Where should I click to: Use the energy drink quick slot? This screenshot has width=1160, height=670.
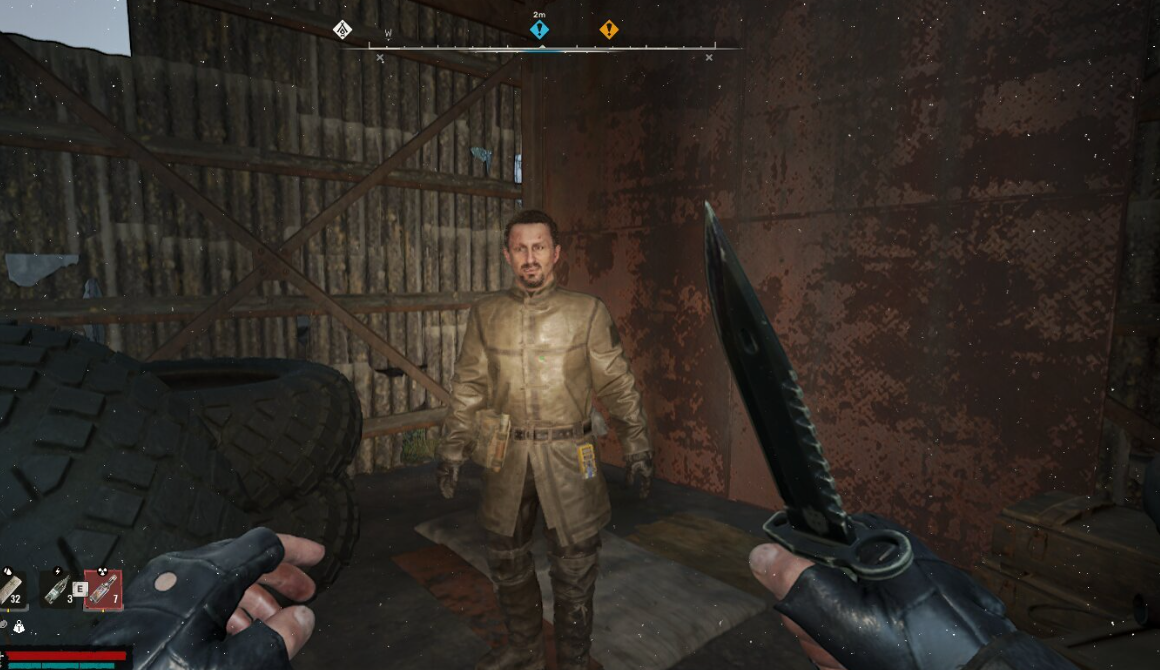point(56,589)
